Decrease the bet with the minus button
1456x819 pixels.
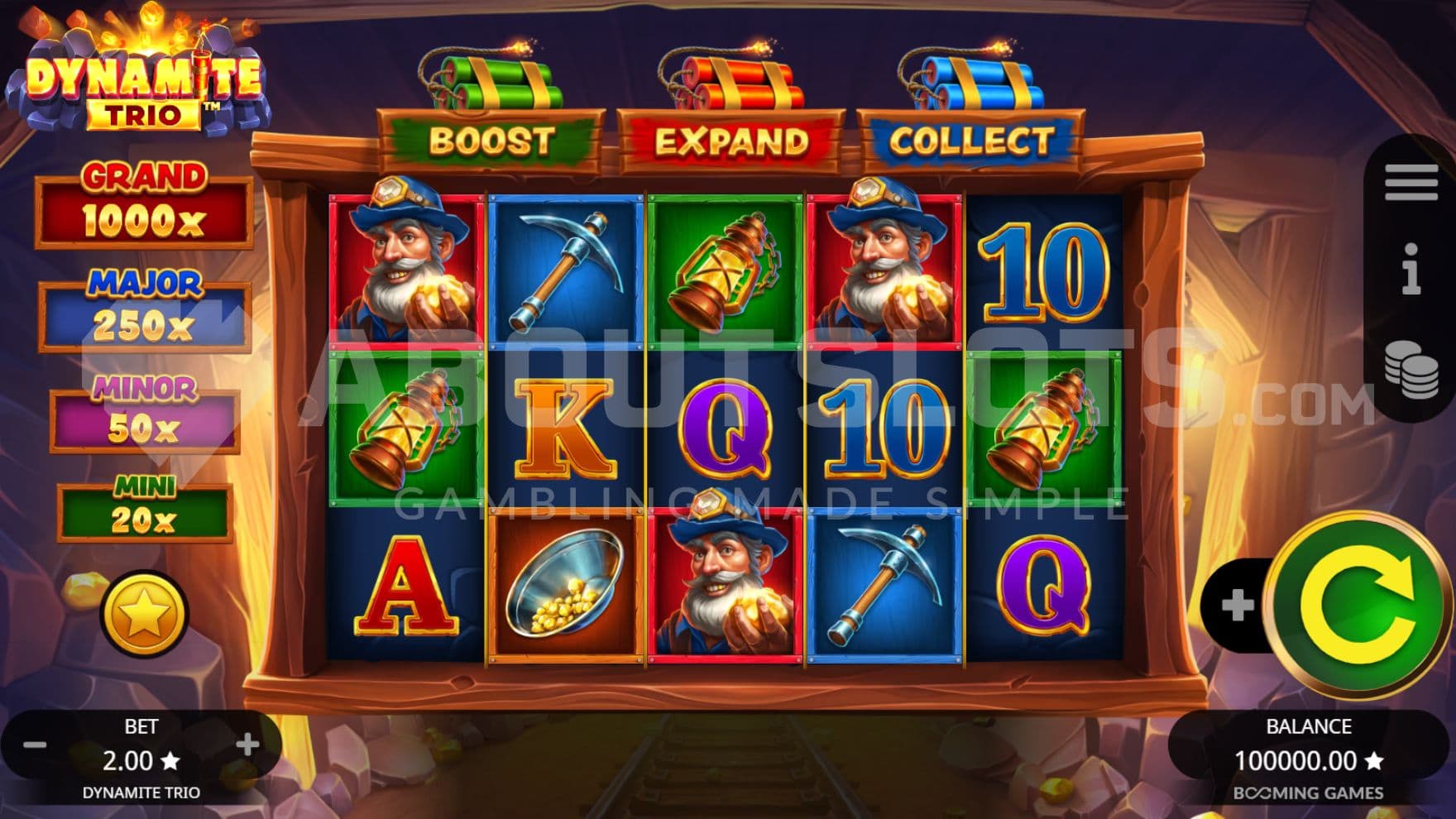[35, 745]
